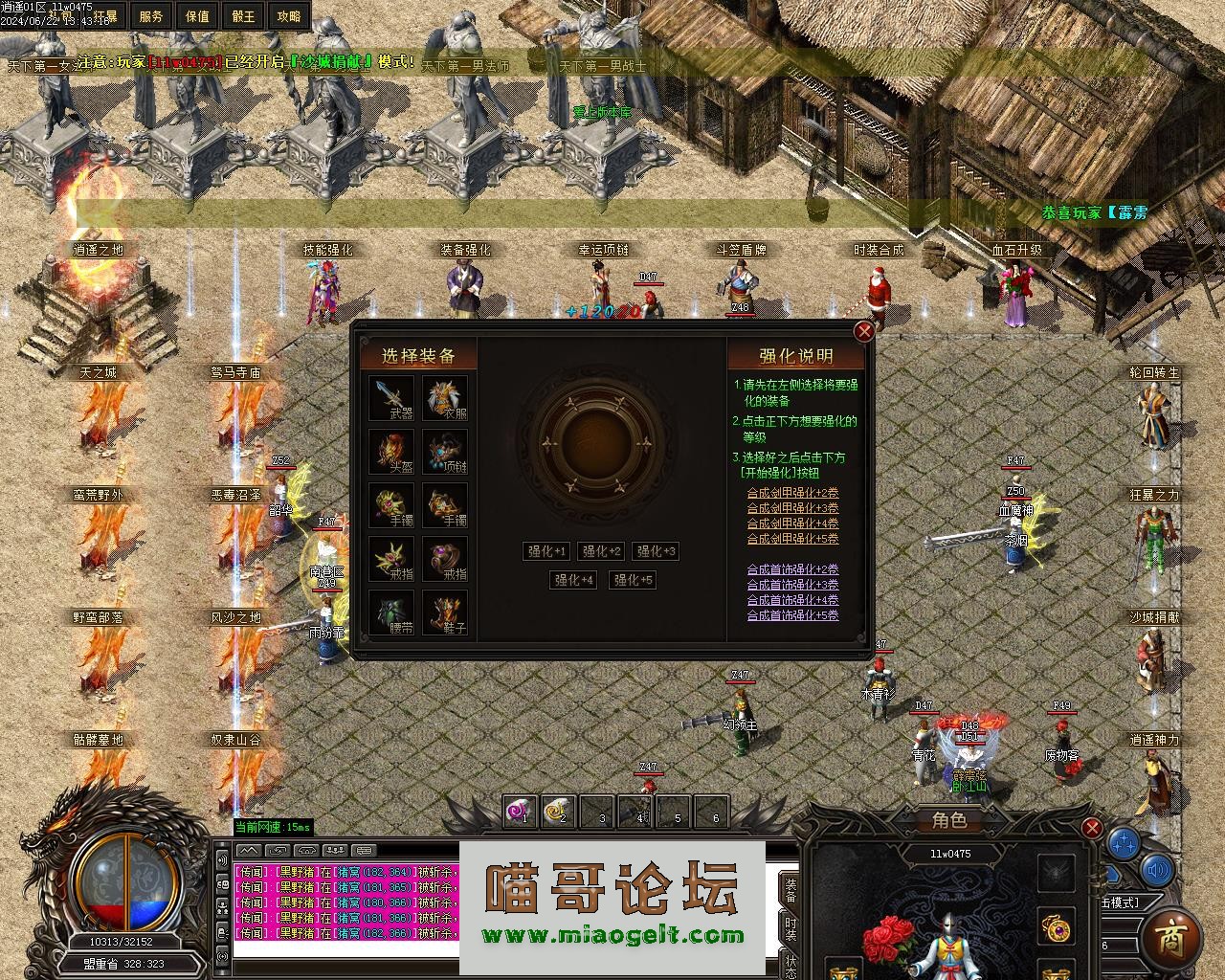Switch to the 时装 tab in character panel
The width and height of the screenshot is (1225, 980).
point(791,928)
